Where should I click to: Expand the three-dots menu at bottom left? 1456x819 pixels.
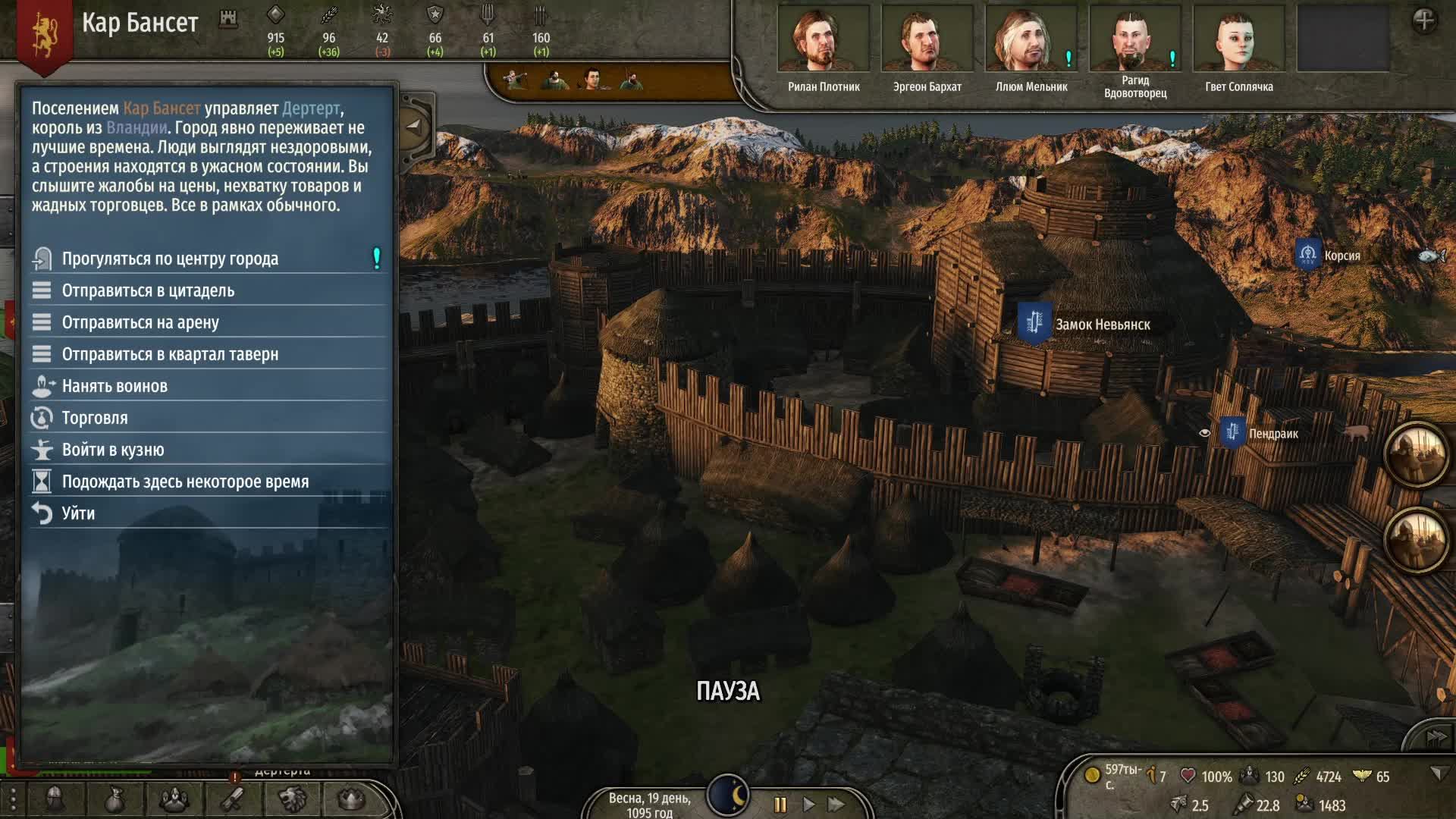point(13,800)
